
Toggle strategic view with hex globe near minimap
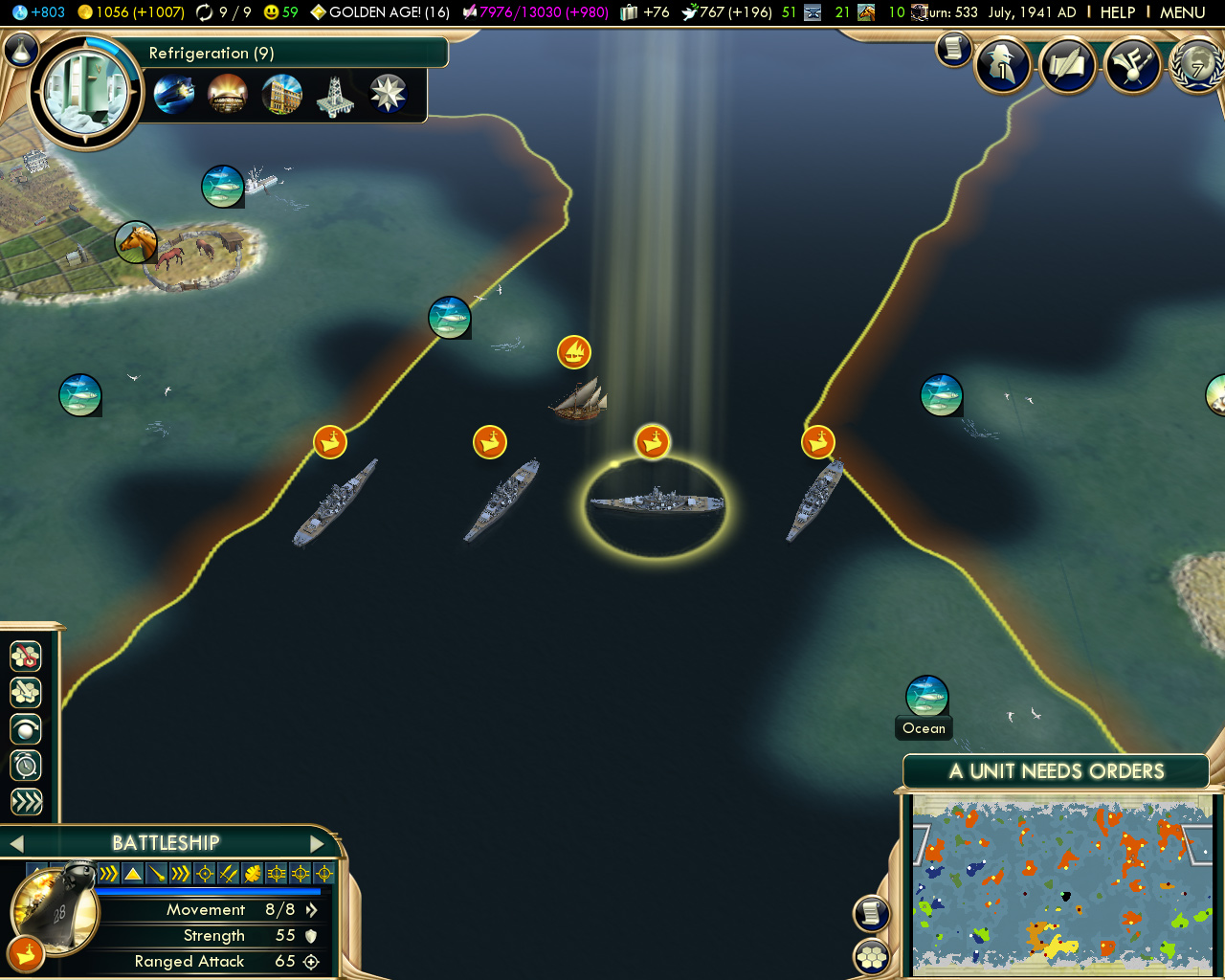click(x=871, y=956)
